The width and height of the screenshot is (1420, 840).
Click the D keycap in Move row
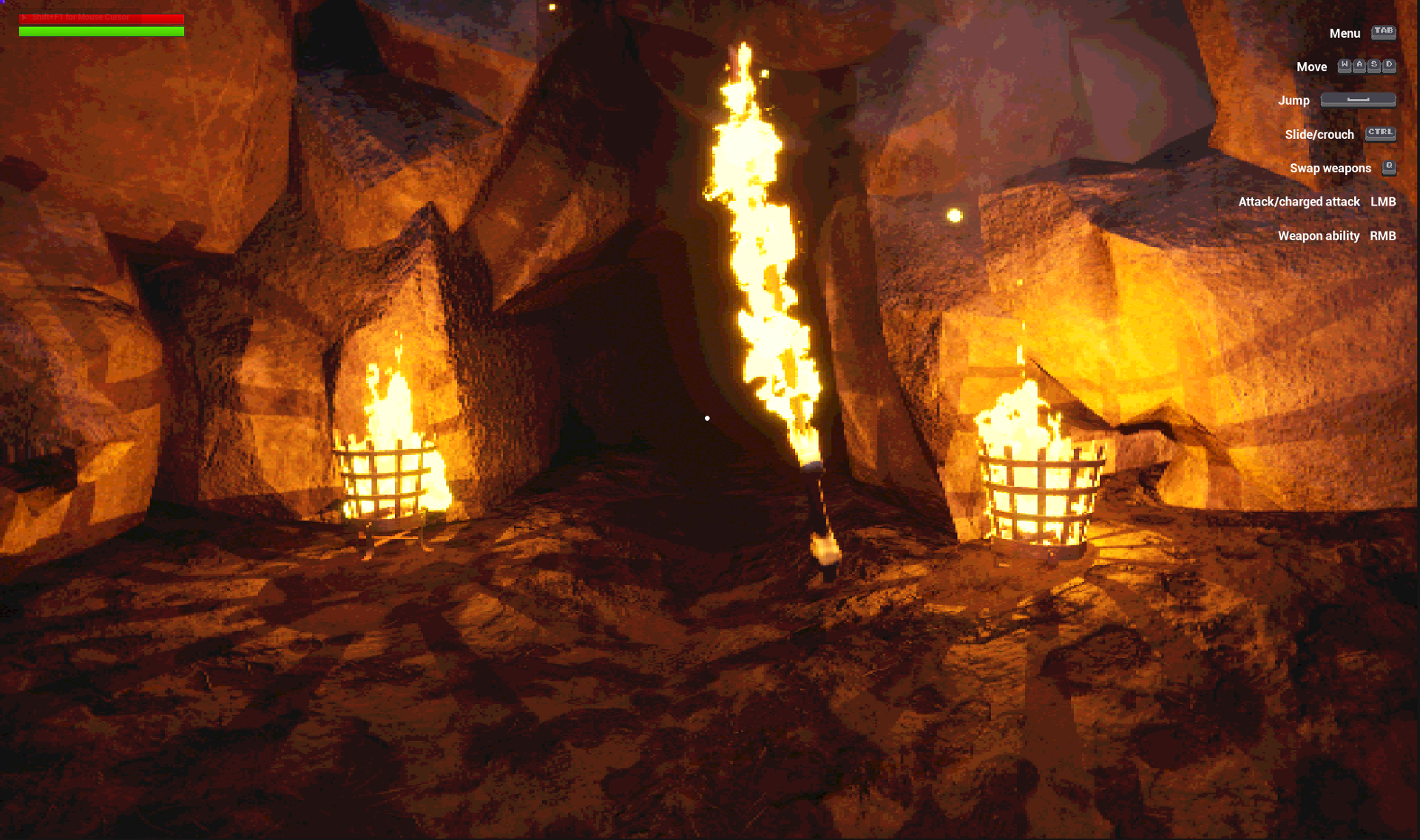tap(1389, 67)
